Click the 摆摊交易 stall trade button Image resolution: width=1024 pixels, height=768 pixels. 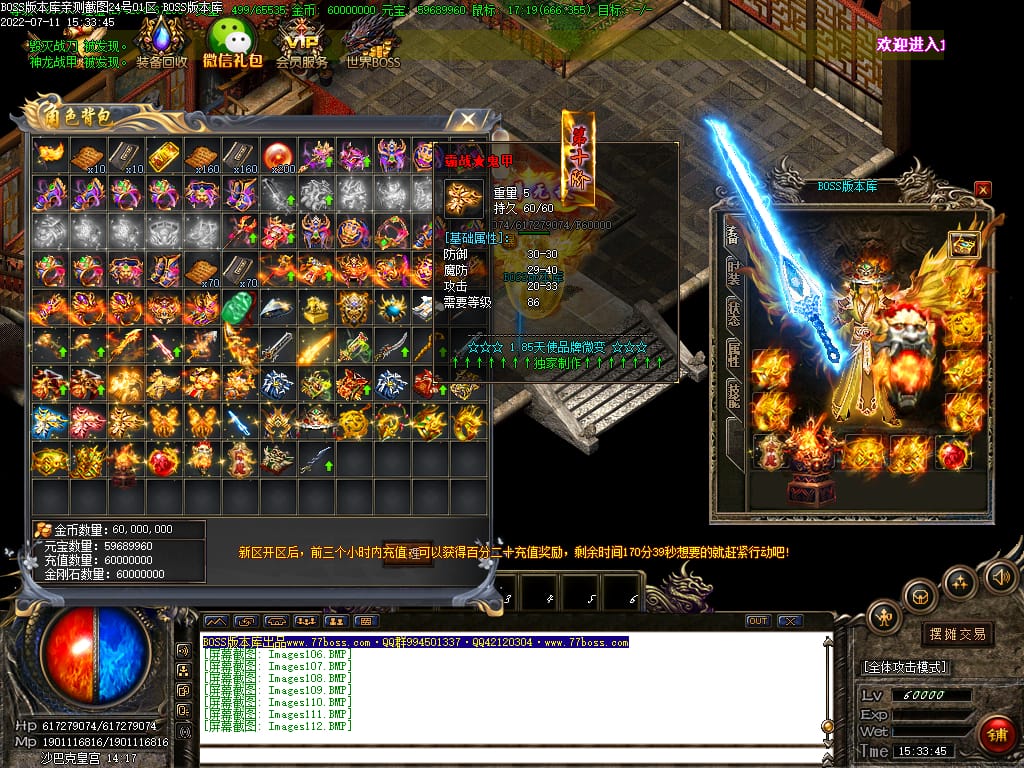[957, 634]
